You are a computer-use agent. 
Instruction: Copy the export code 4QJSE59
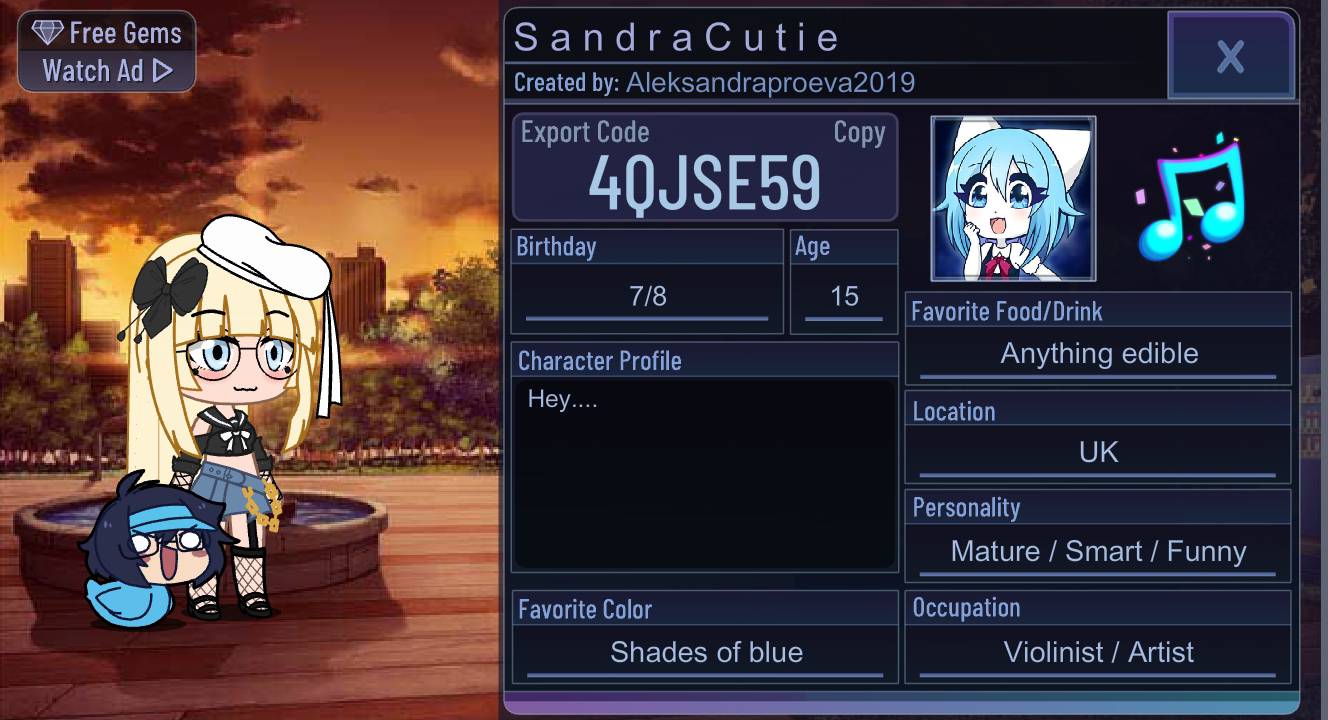tap(861, 132)
